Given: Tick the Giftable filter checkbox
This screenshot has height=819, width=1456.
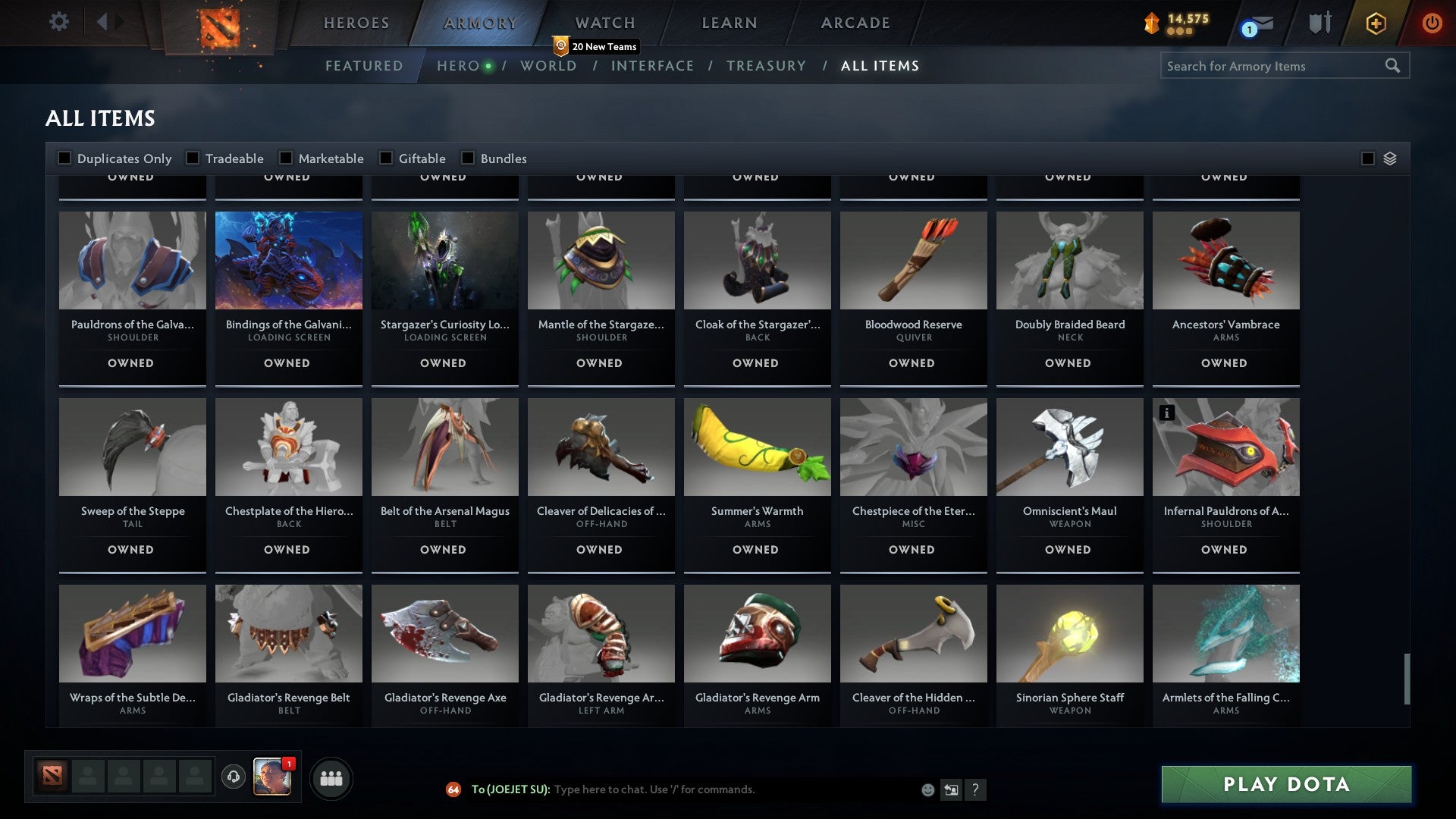Looking at the screenshot, I should (386, 158).
